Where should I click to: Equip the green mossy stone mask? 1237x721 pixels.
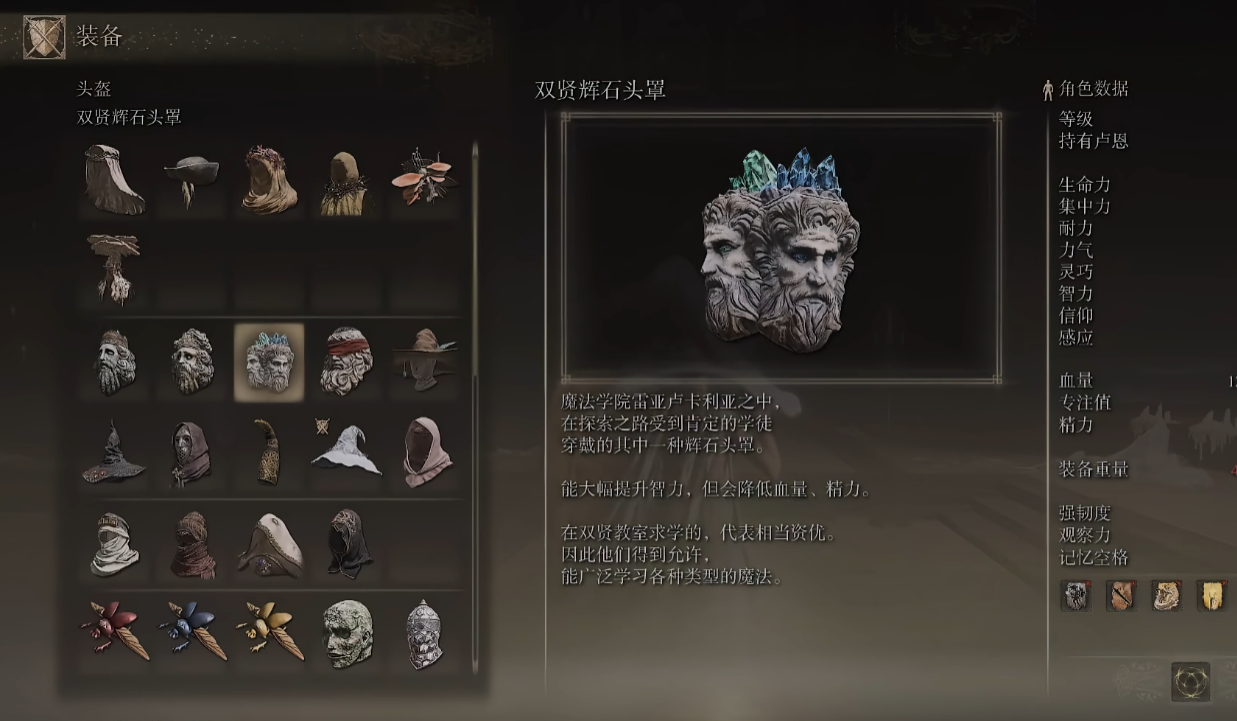(x=347, y=633)
